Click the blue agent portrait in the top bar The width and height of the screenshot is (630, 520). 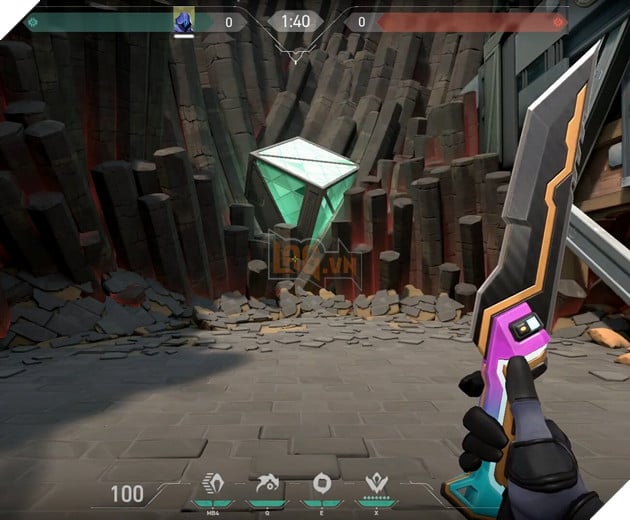click(183, 21)
